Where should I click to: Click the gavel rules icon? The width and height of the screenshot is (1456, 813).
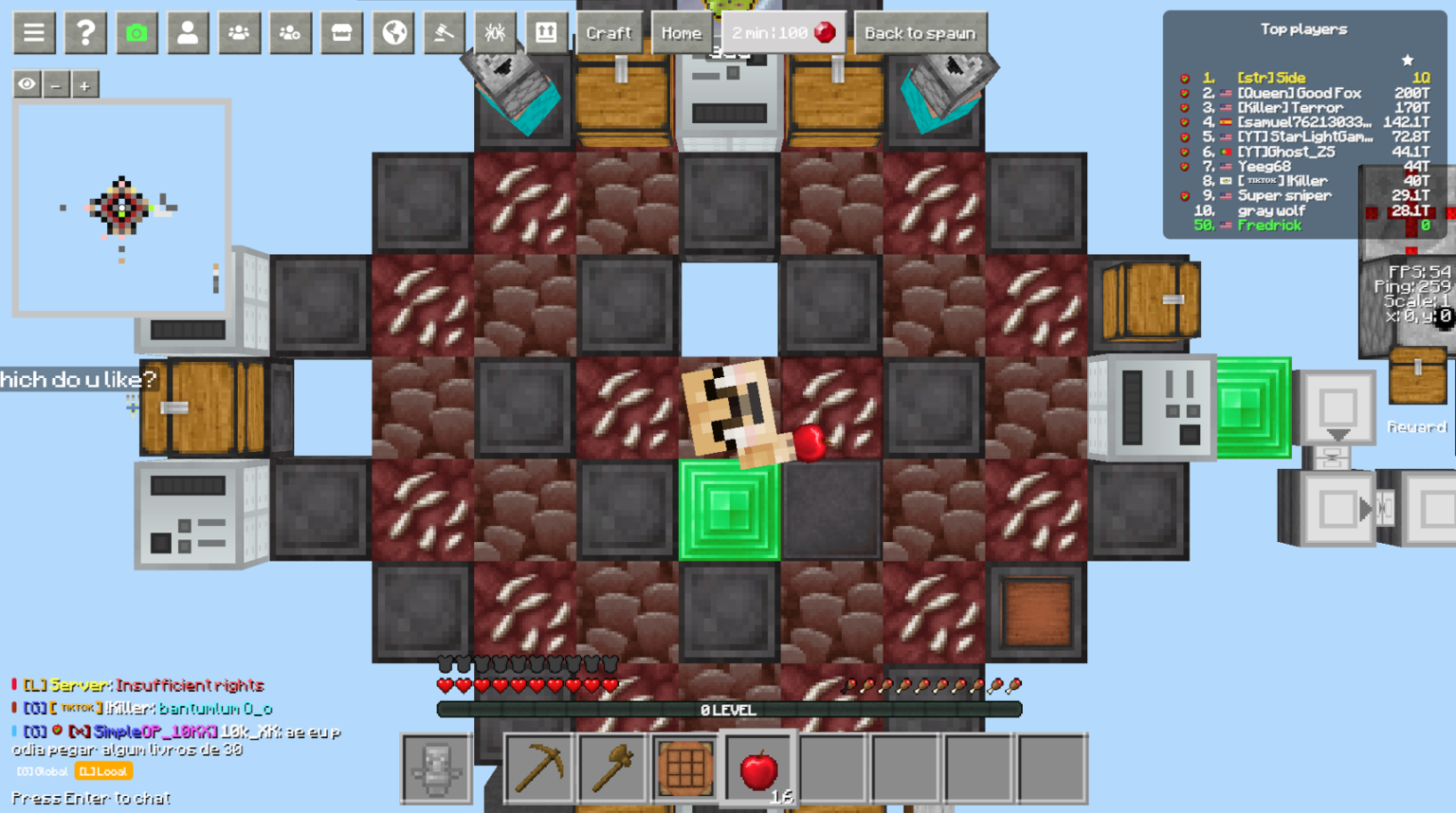445,32
